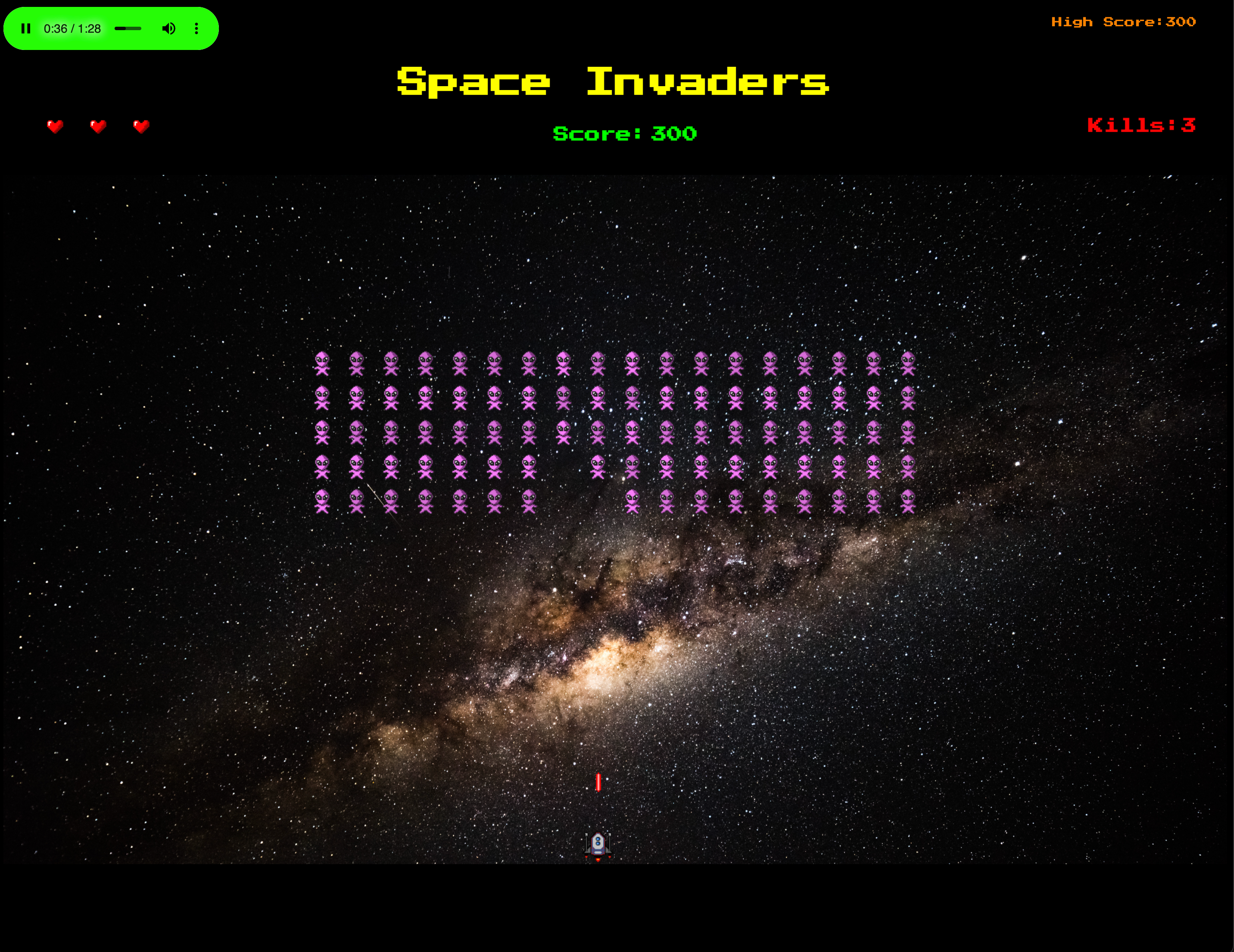Click the High Score: 300 display
Viewport: 1234px width, 952px height.
pos(1123,22)
